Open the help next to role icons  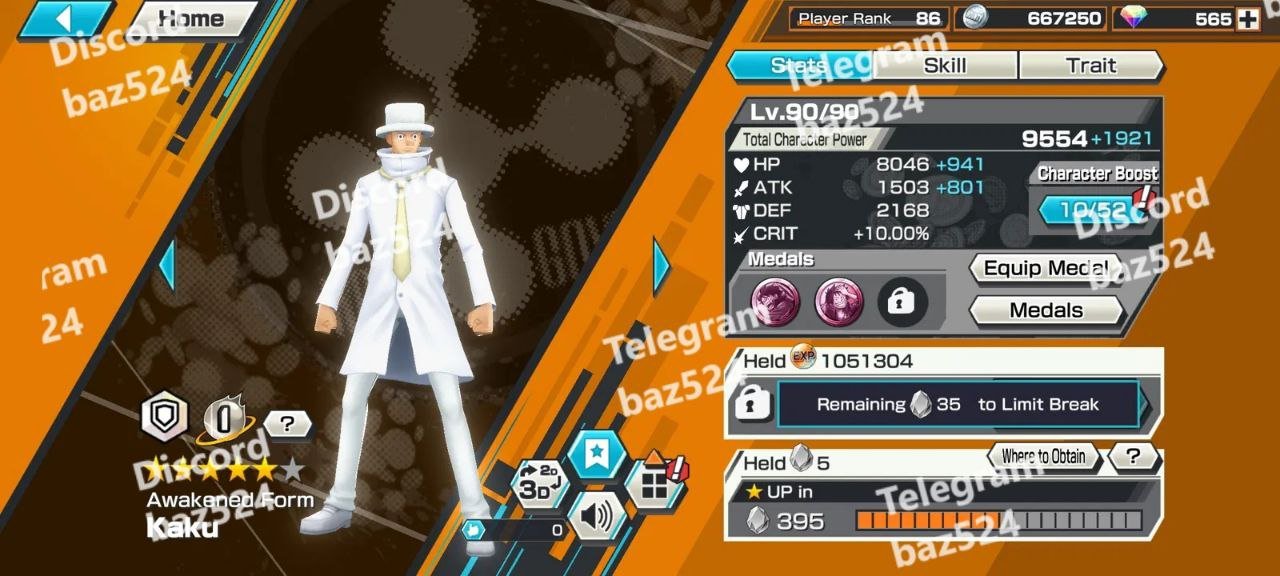pyautogui.click(x=287, y=424)
